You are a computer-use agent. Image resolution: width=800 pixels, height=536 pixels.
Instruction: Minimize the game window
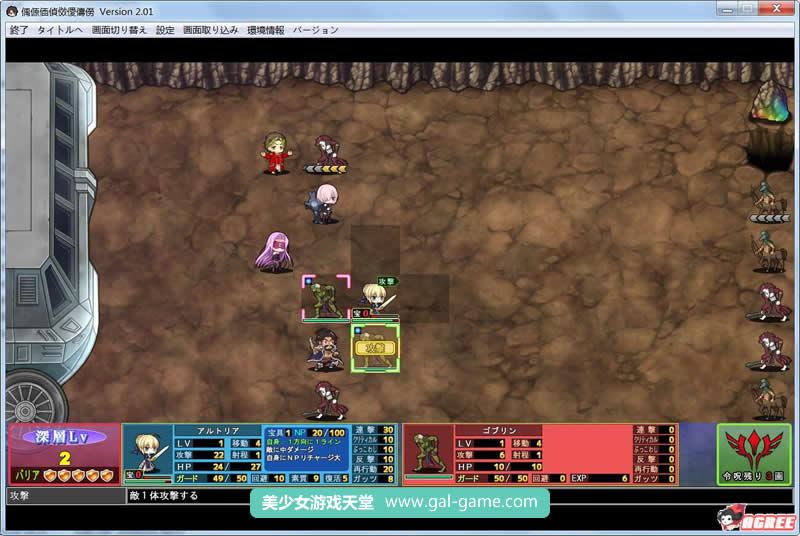[722, 9]
